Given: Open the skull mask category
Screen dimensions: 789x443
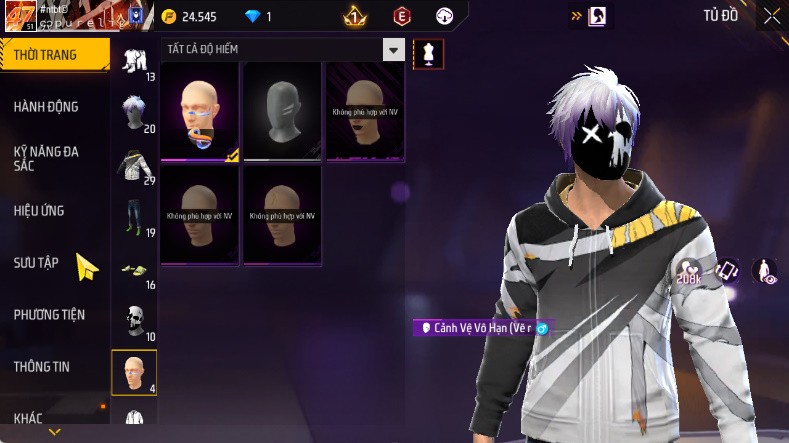Looking at the screenshot, I should click(133, 322).
